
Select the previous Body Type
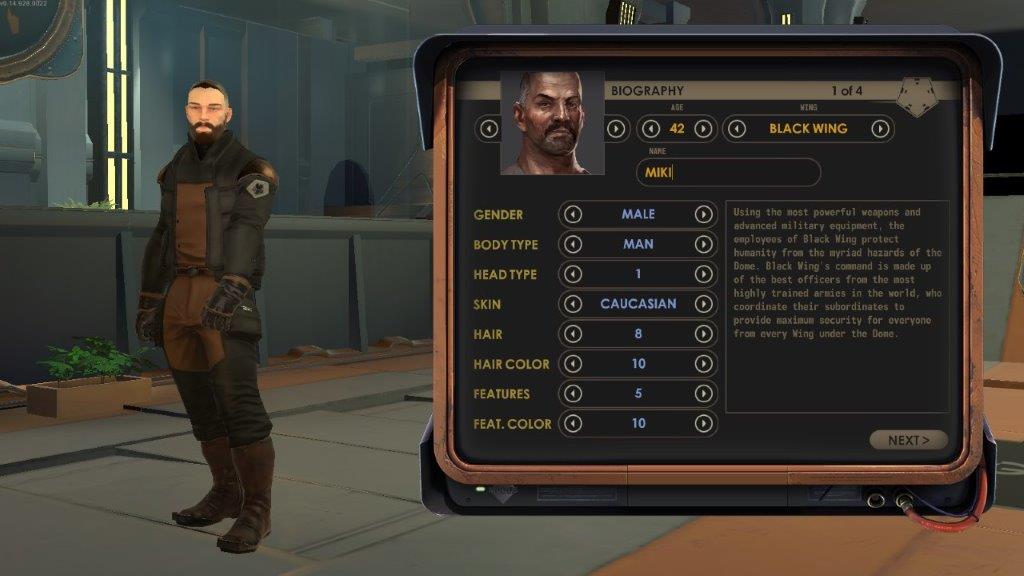(573, 244)
